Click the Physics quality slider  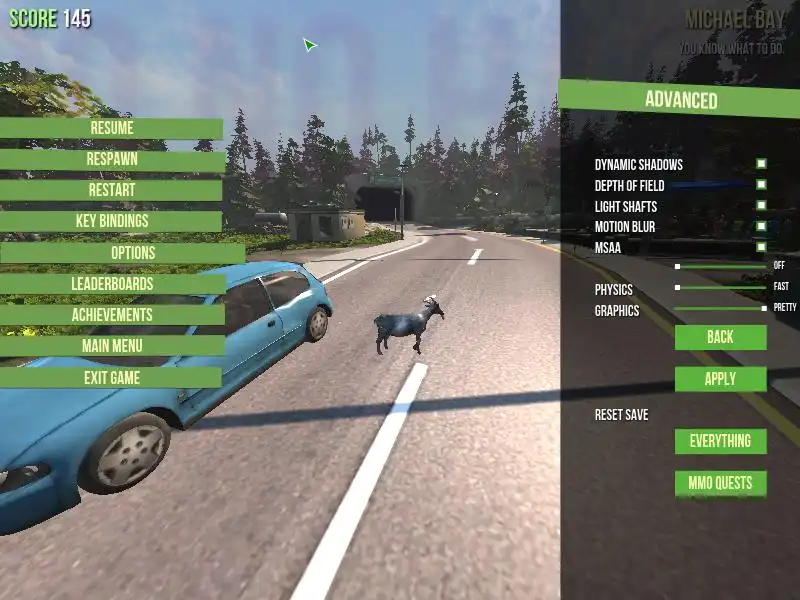tap(720, 287)
